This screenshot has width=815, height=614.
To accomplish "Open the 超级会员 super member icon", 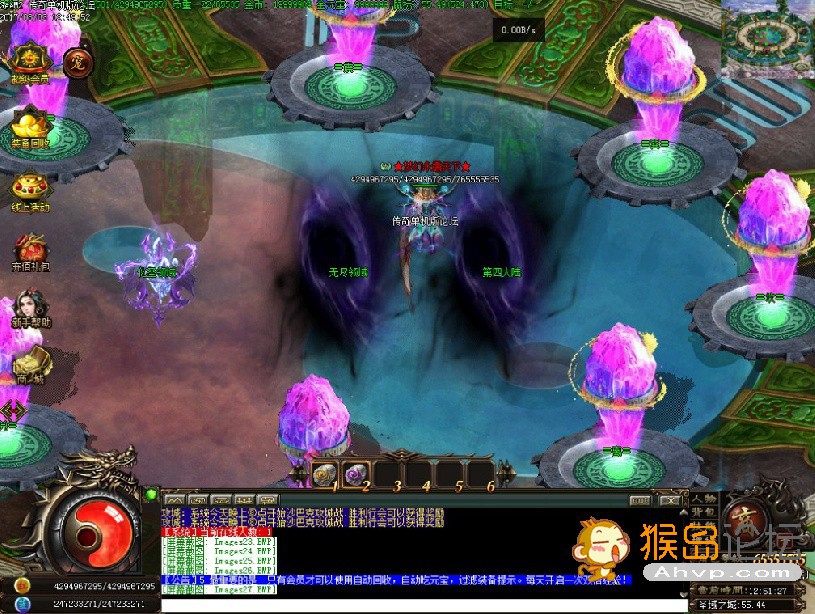I will (x=30, y=60).
